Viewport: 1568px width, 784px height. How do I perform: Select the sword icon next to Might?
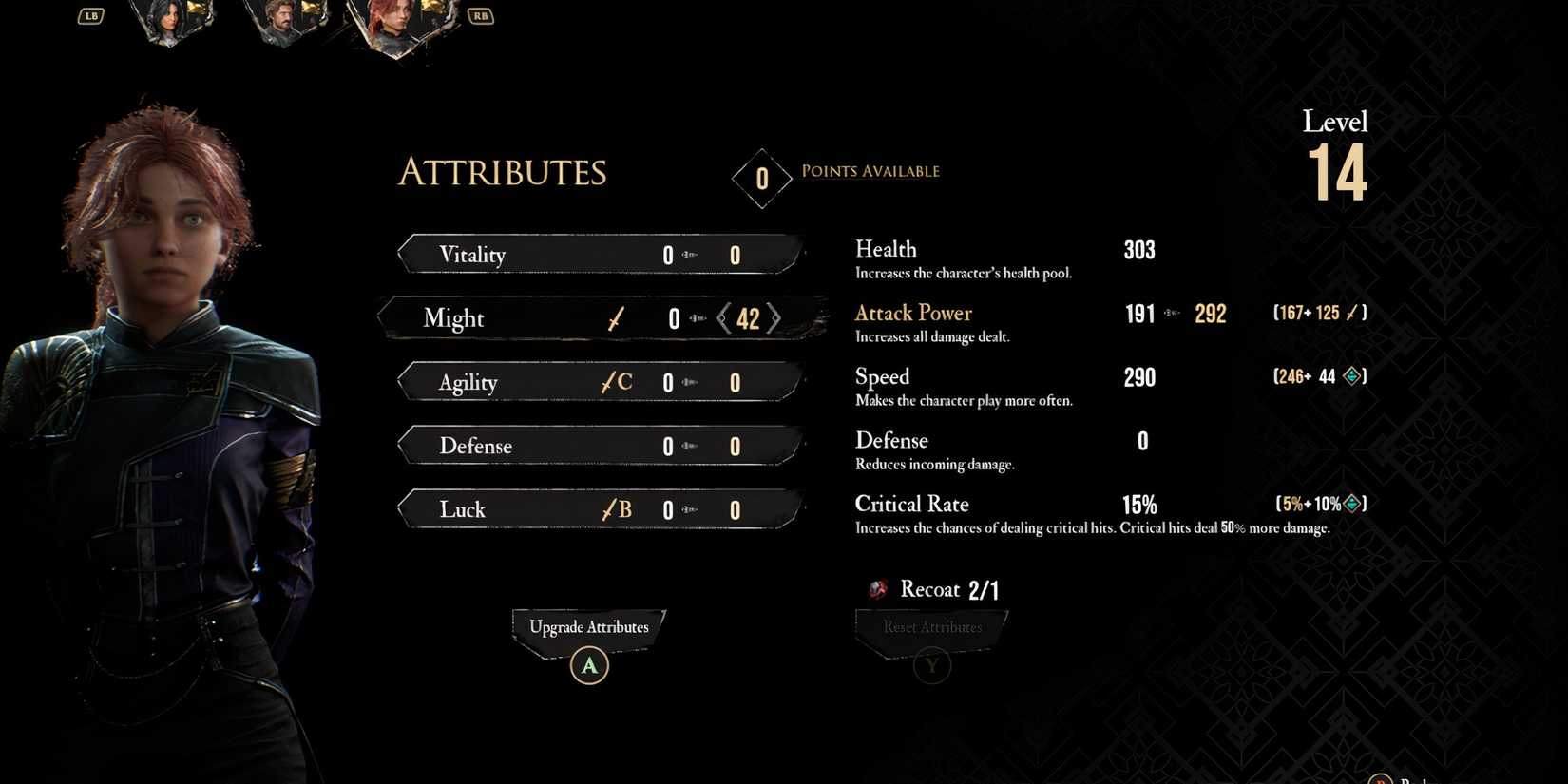tap(615, 318)
